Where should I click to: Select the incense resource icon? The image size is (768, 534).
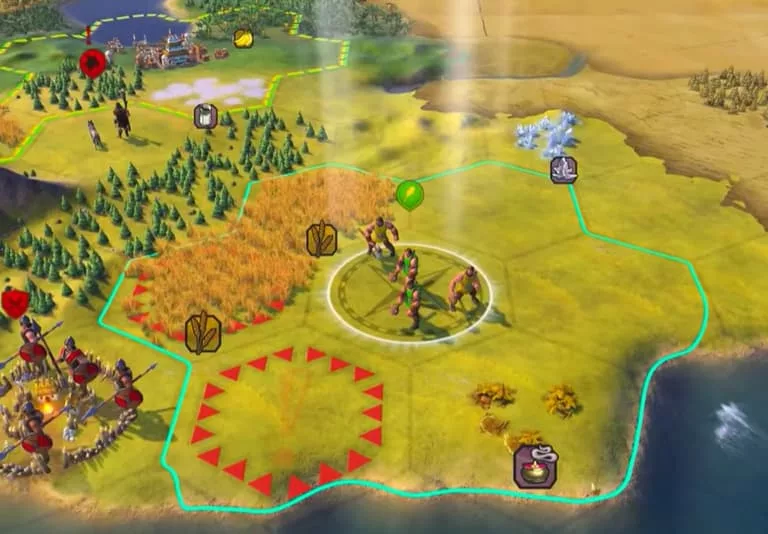(535, 466)
